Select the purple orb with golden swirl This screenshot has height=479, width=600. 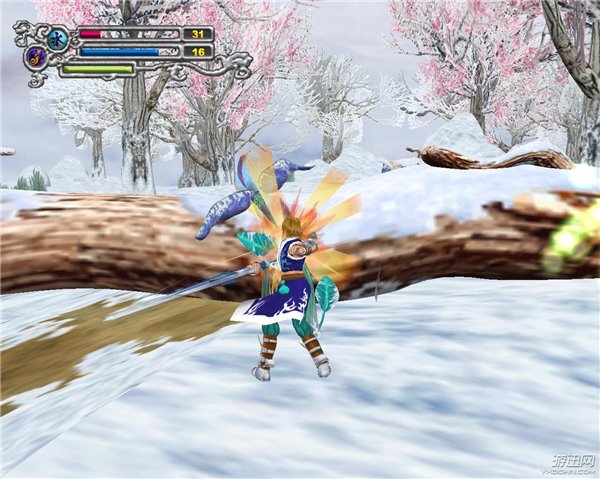(x=37, y=57)
